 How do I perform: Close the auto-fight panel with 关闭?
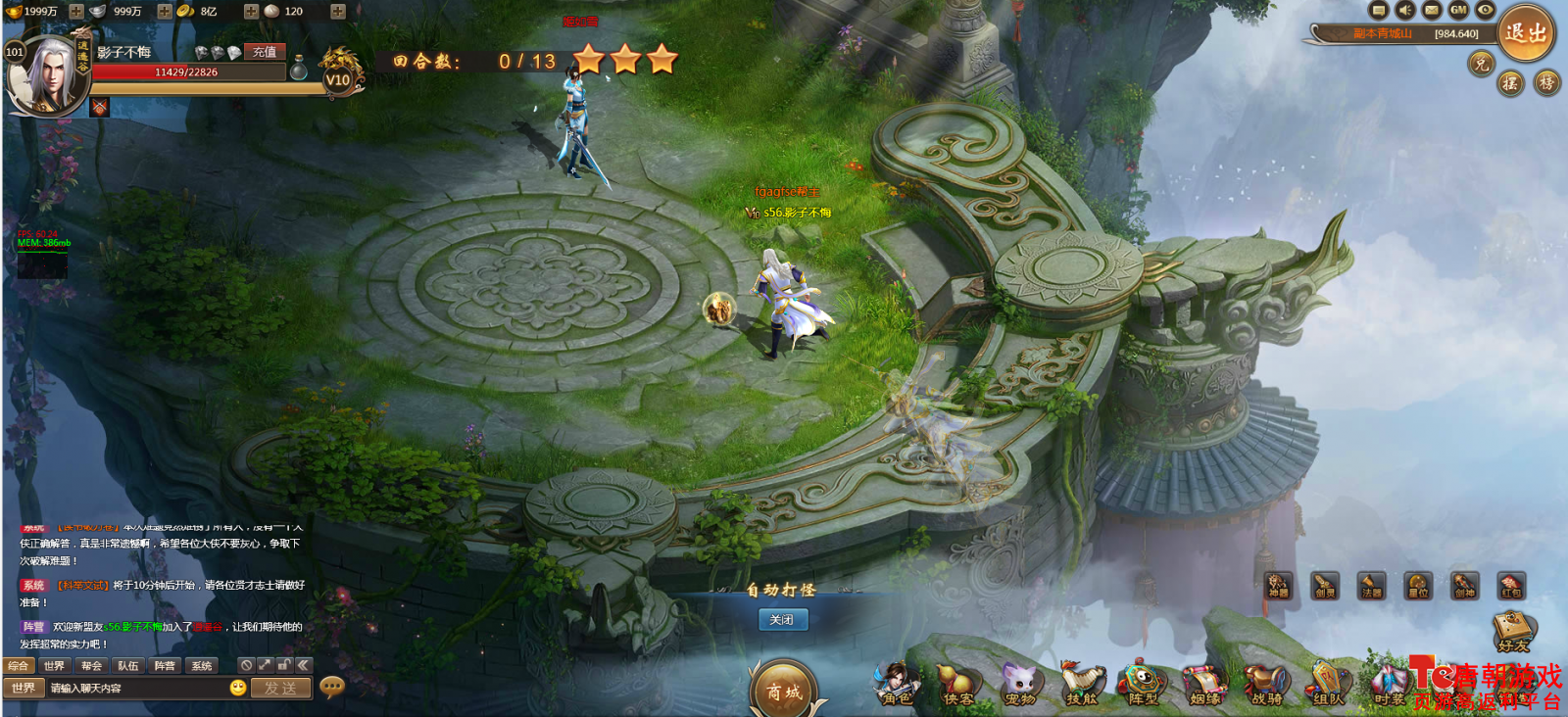782,620
